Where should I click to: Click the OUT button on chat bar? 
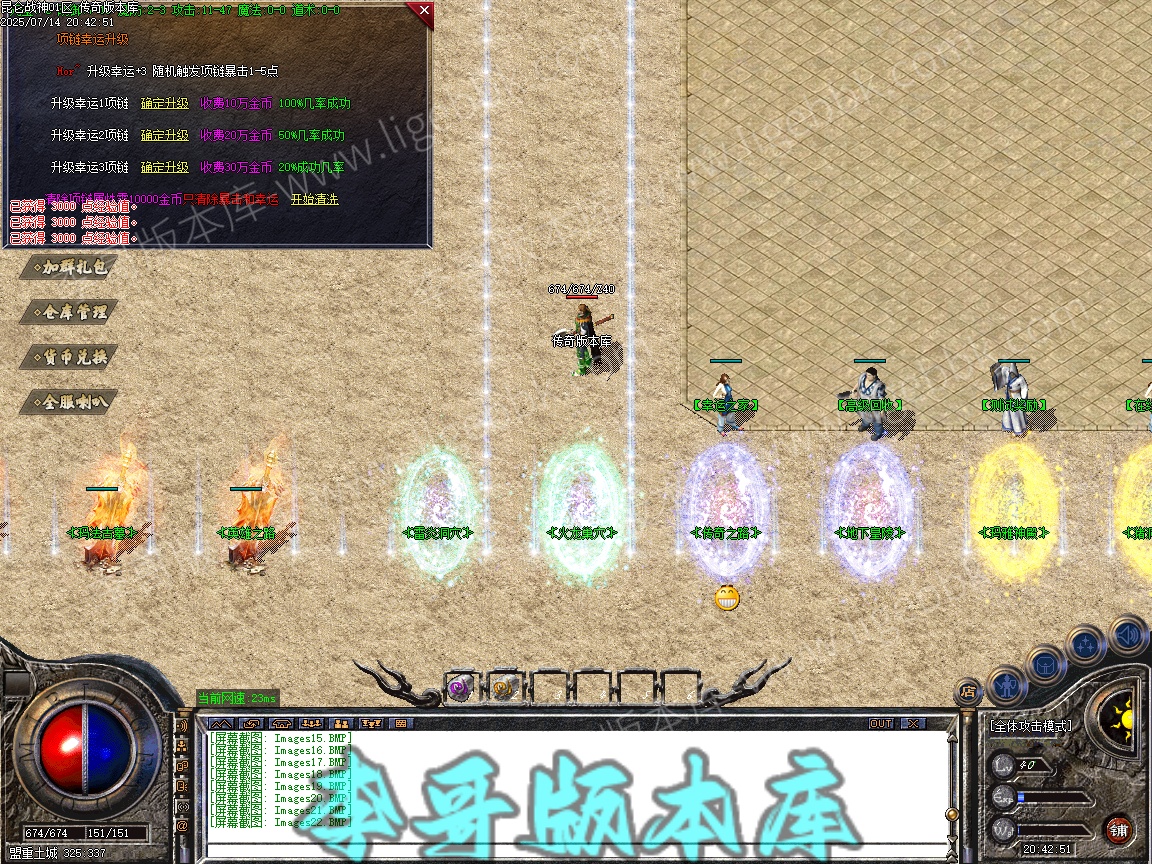click(881, 723)
